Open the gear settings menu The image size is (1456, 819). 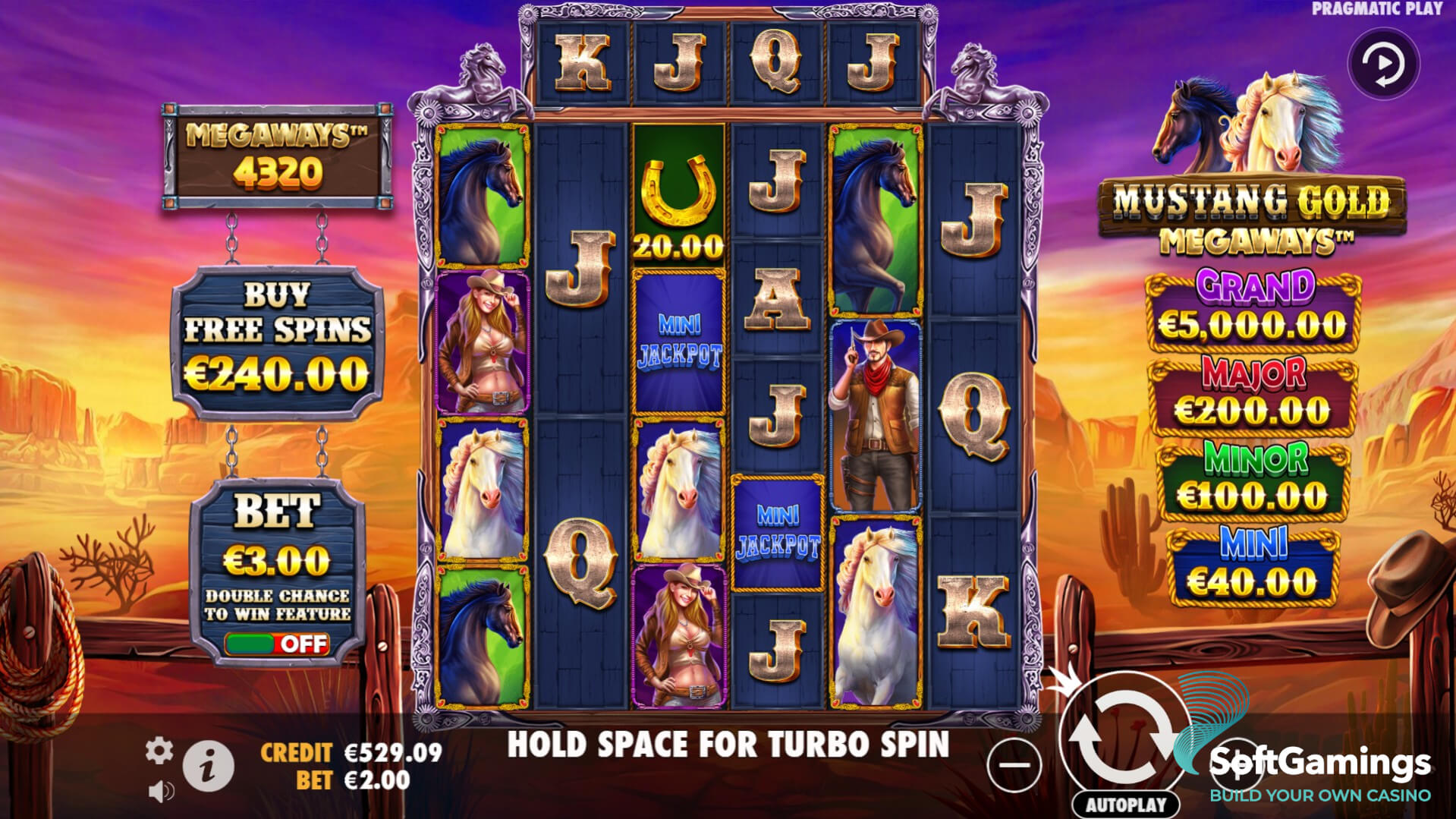click(159, 751)
